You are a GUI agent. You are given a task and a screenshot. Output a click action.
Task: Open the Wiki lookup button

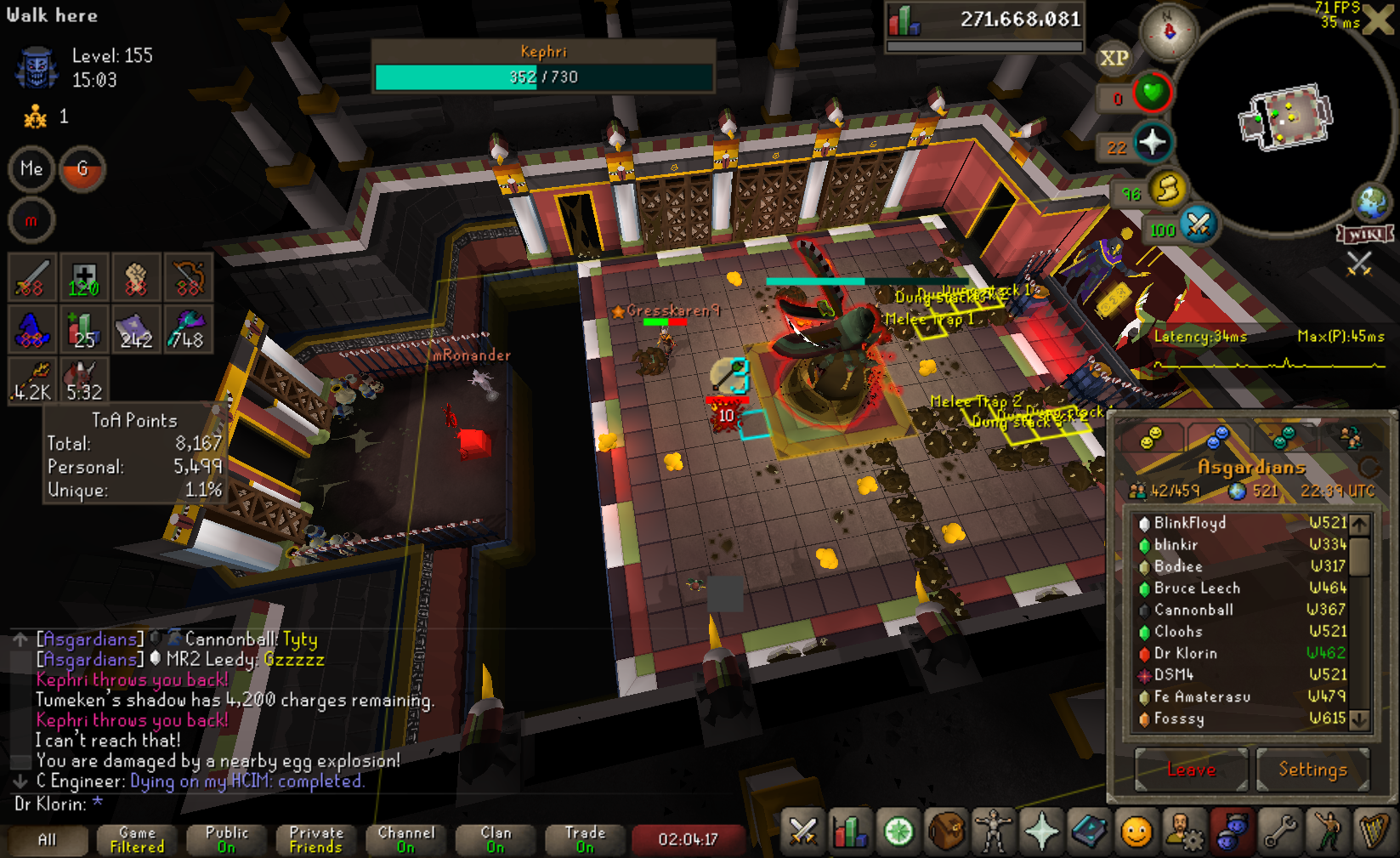tap(1365, 234)
